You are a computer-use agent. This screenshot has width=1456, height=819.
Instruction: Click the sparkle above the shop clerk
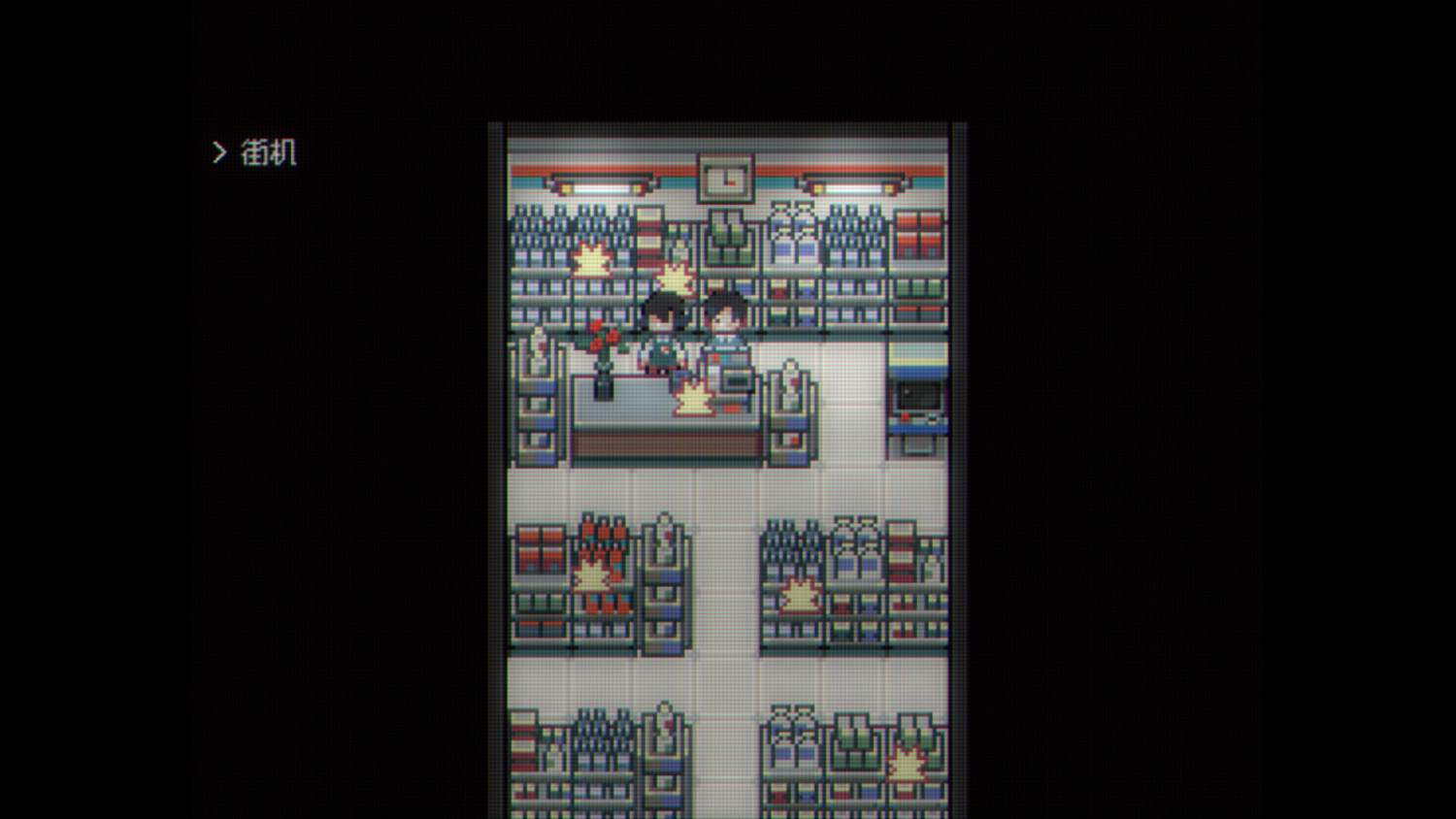[x=671, y=275]
